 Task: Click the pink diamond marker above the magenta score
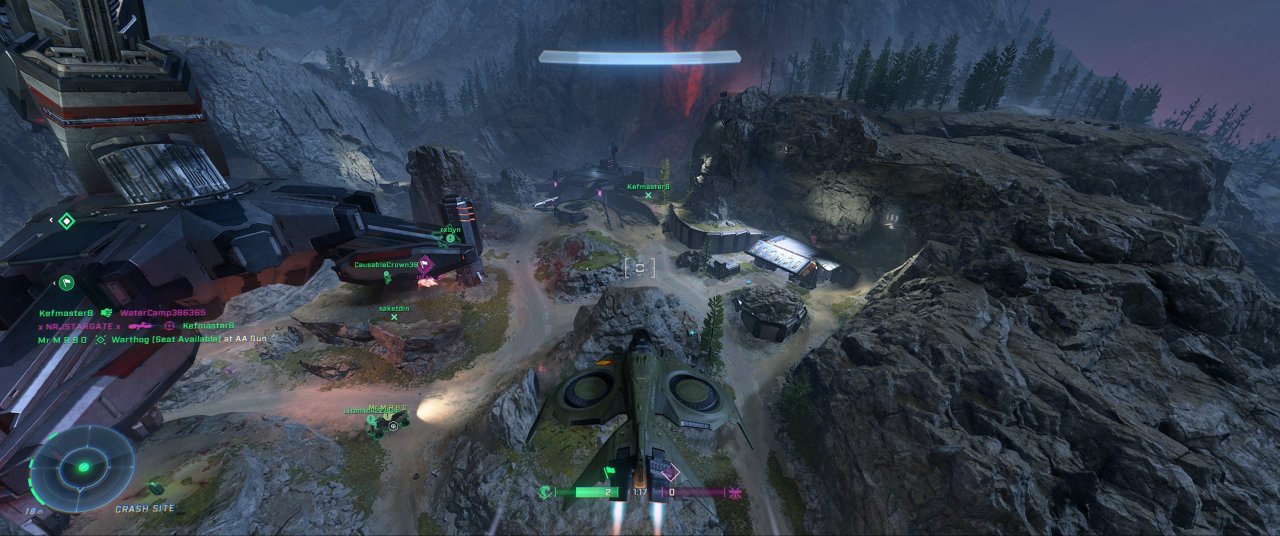pyautogui.click(x=670, y=471)
